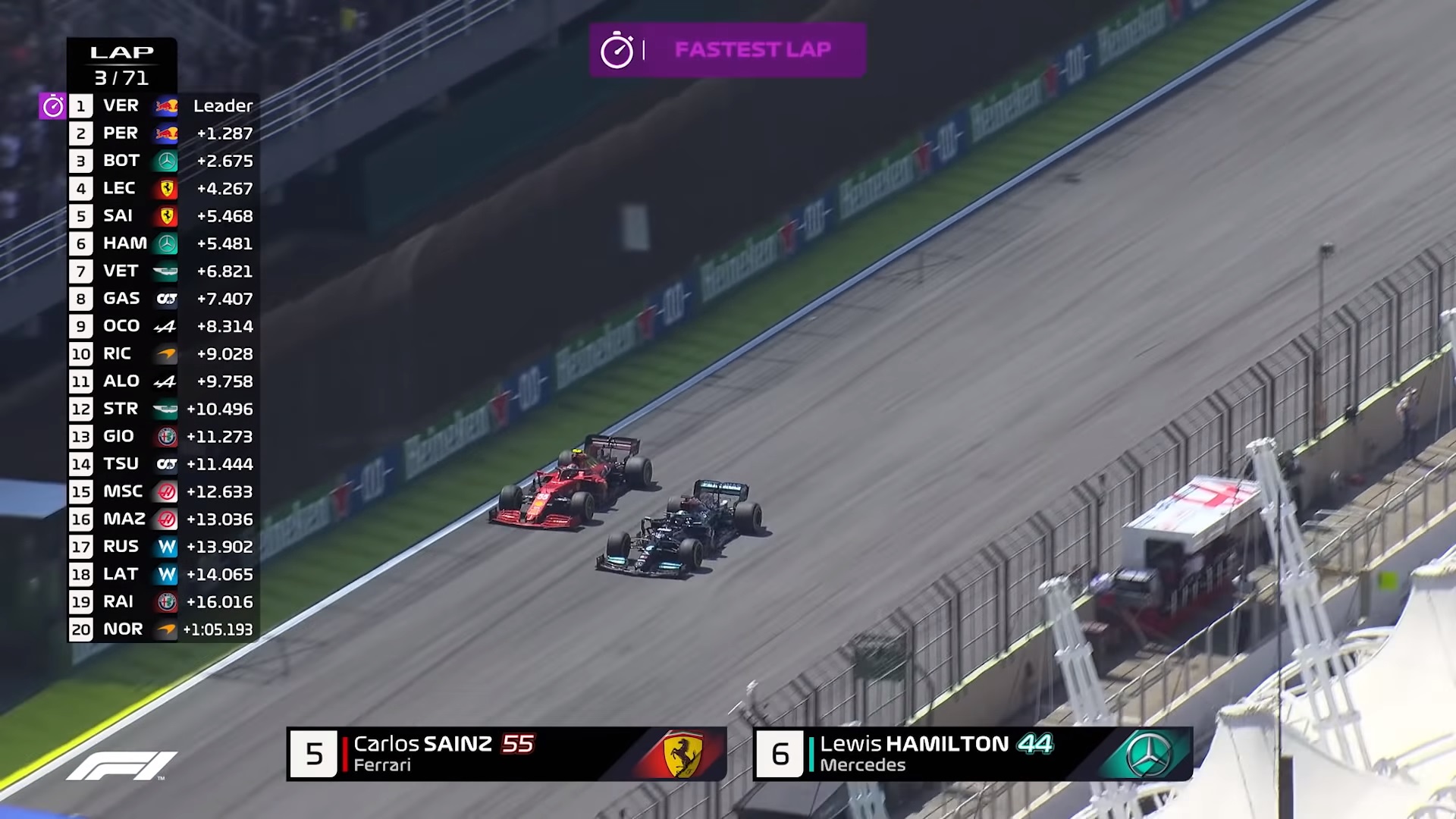Click the RUS row on the leaderboard
1456x819 pixels.
click(163, 547)
